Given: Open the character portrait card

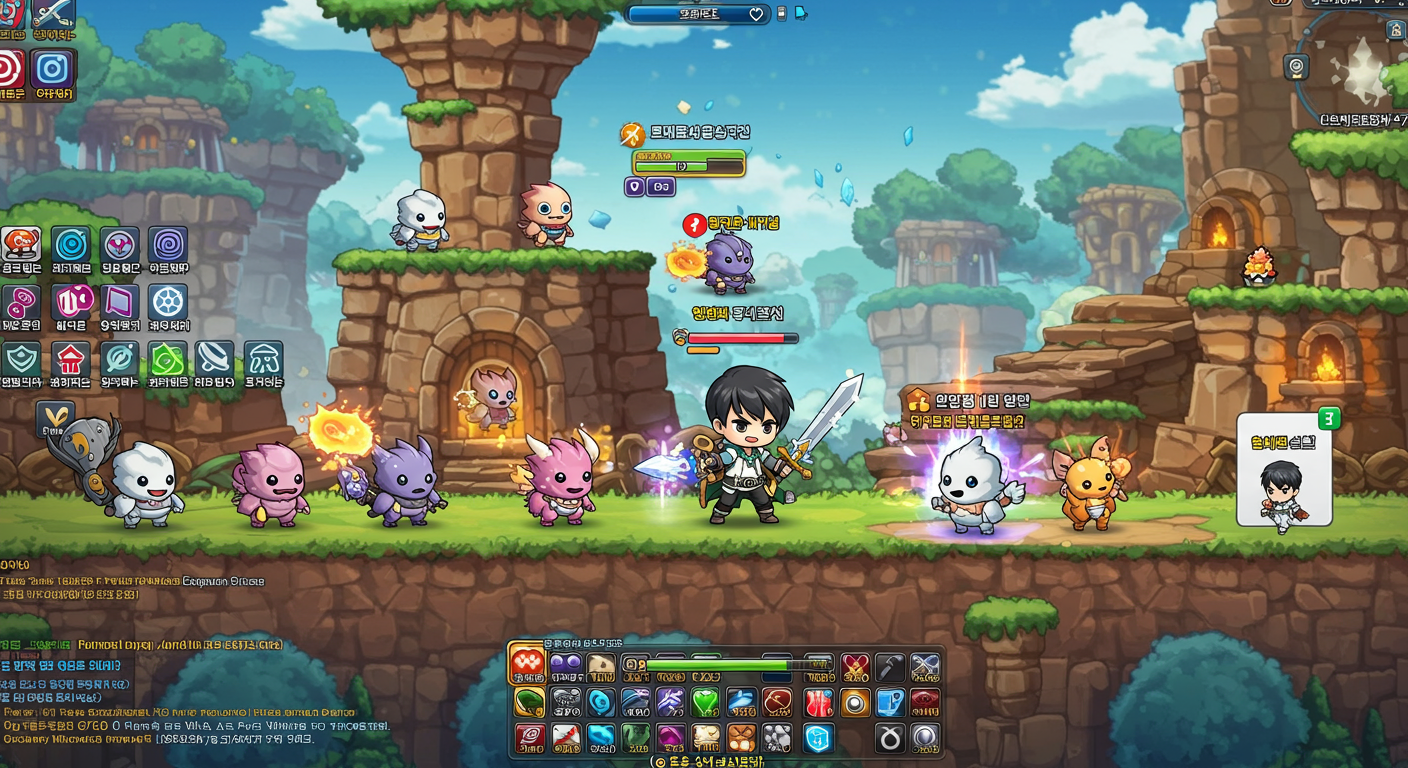Looking at the screenshot, I should click(1284, 470).
